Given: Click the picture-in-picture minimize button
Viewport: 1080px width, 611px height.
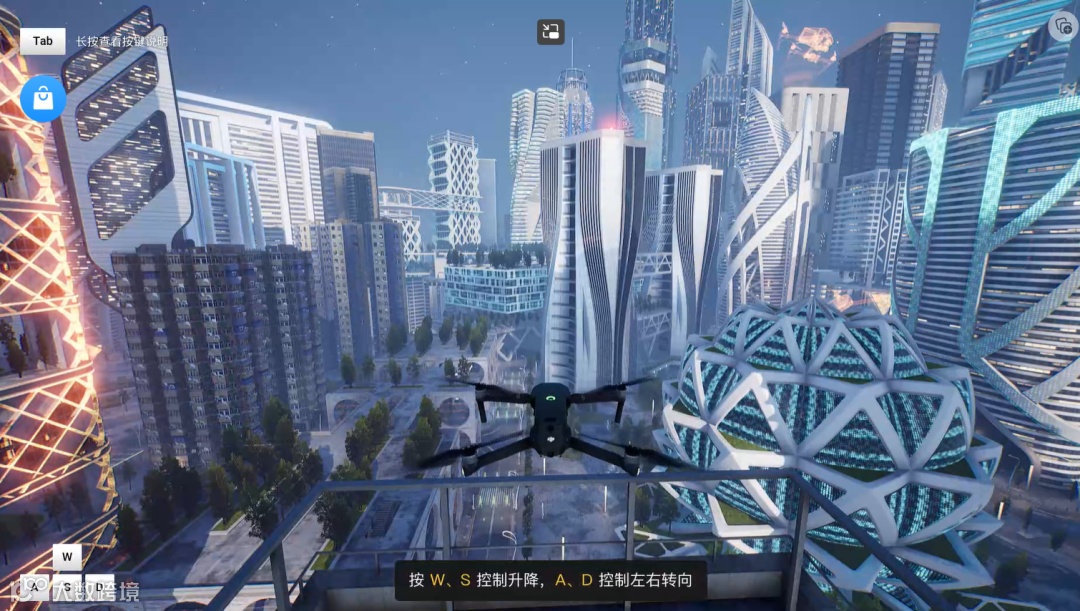Looking at the screenshot, I should (550, 32).
